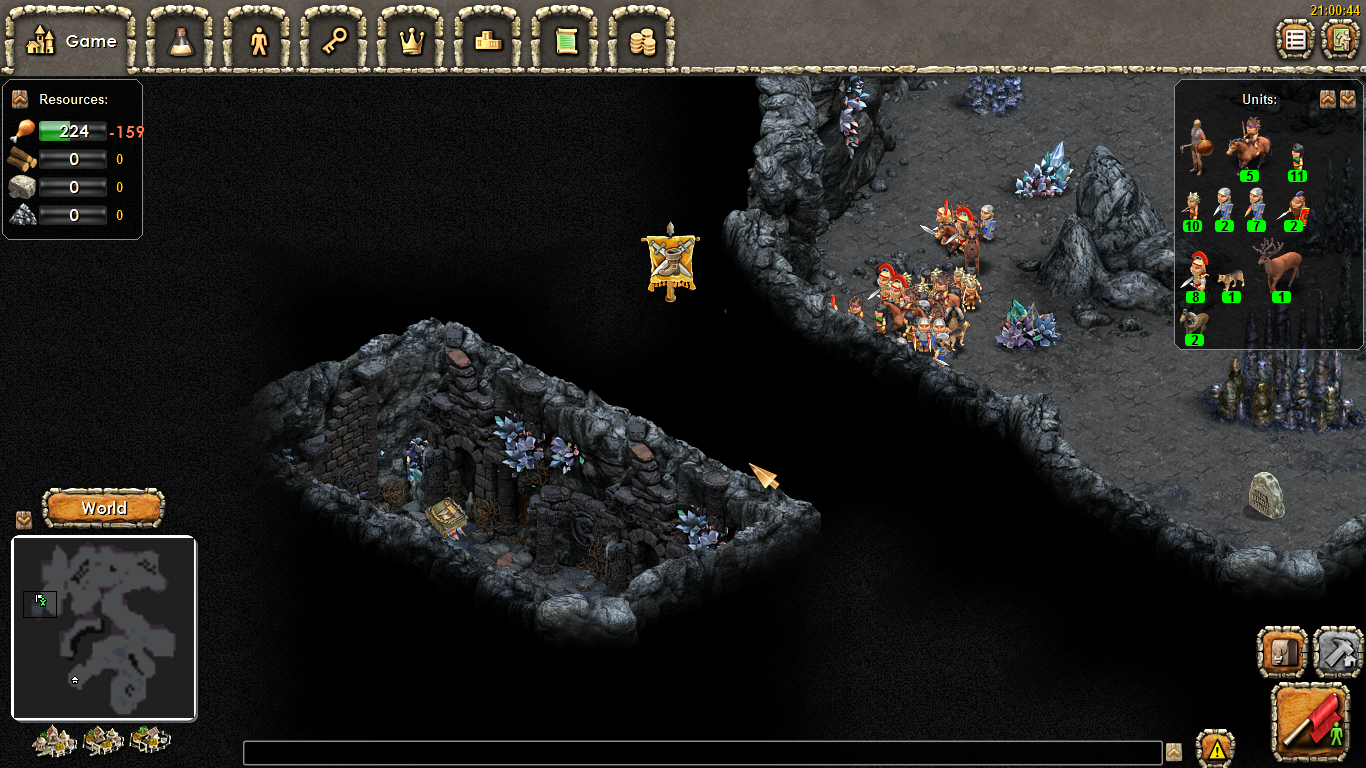This screenshot has height=768, width=1366.
Task: Switch to the potion flask tab
Action: [x=181, y=41]
